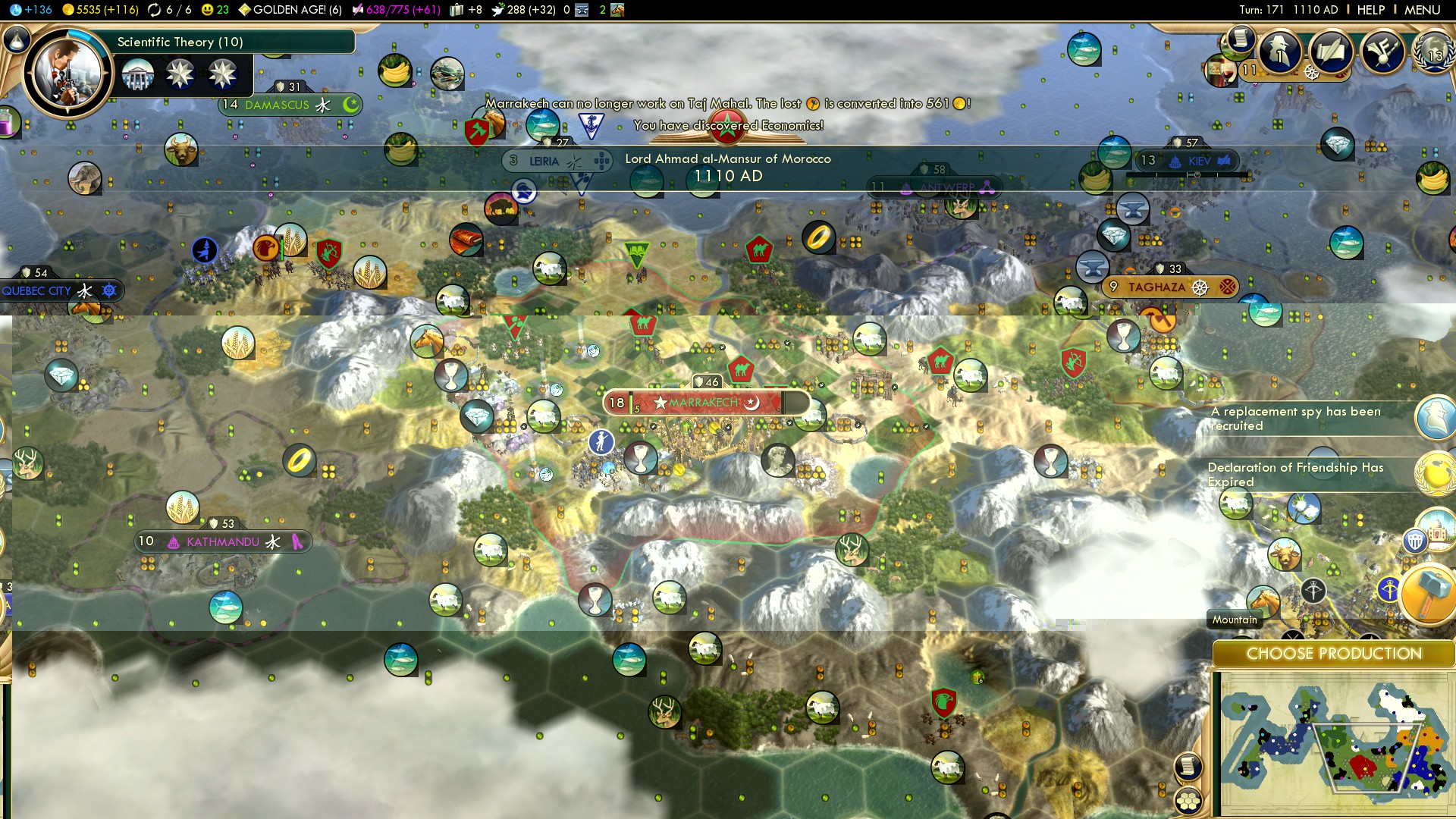Toggle the hex grid map options button
This screenshot has height=819, width=1456.
point(1188,800)
